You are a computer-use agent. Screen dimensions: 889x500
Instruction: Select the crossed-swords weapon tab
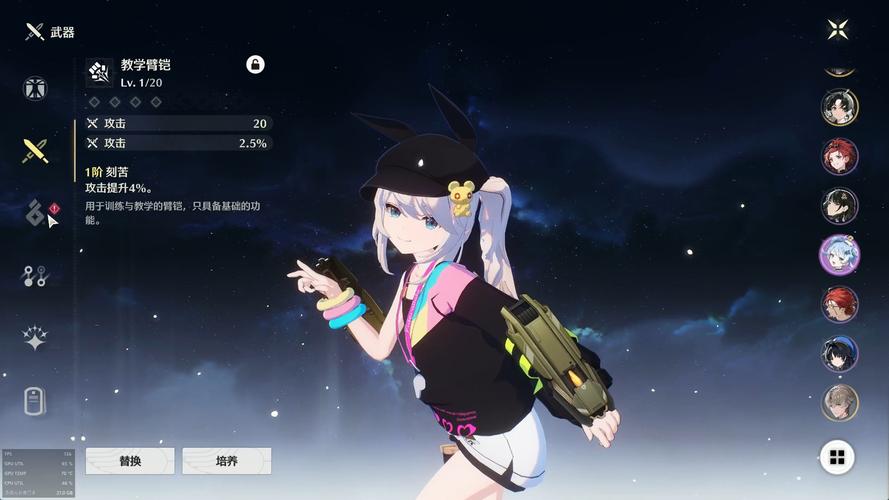(x=36, y=151)
